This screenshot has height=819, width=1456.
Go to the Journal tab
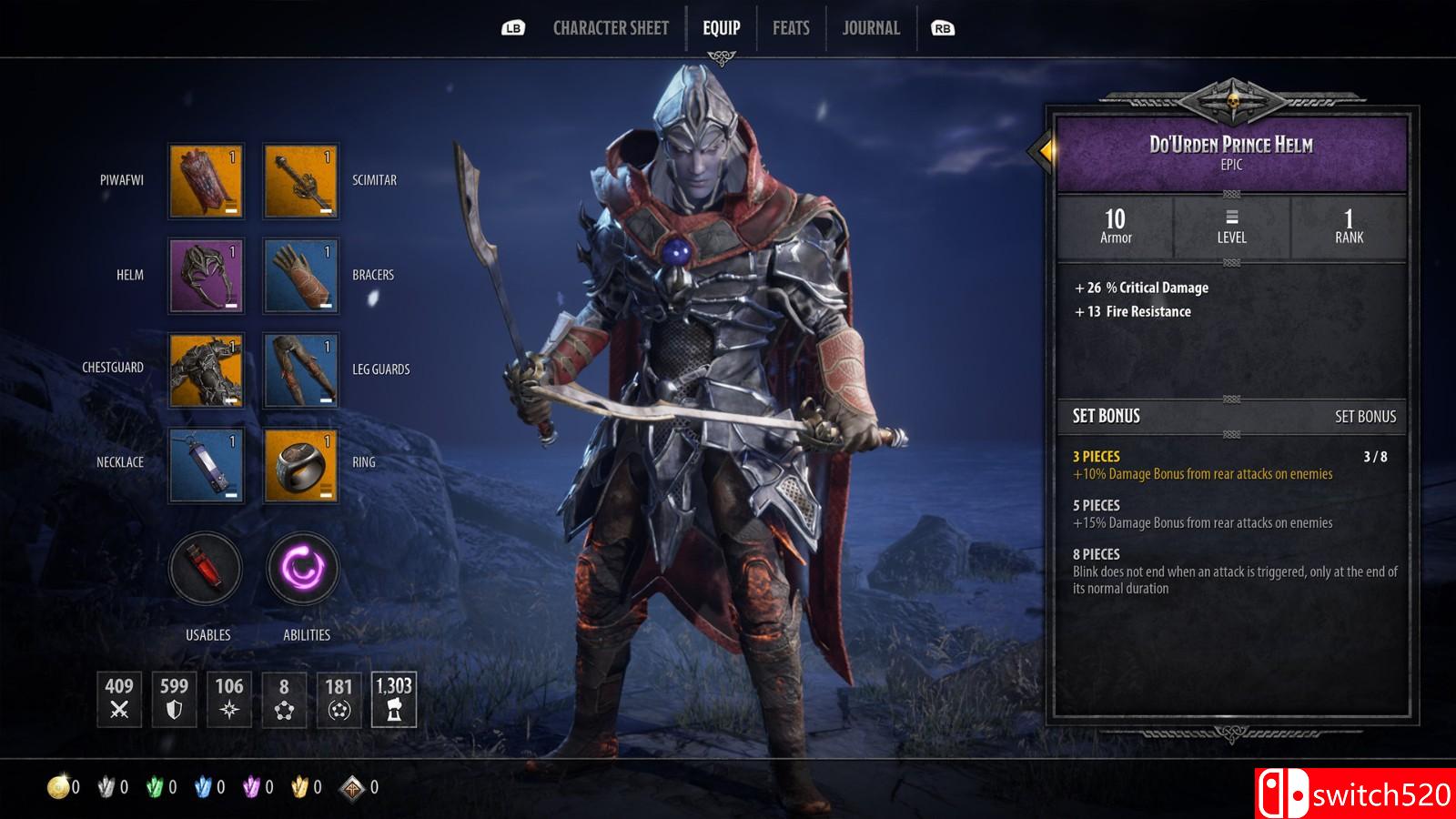(871, 28)
